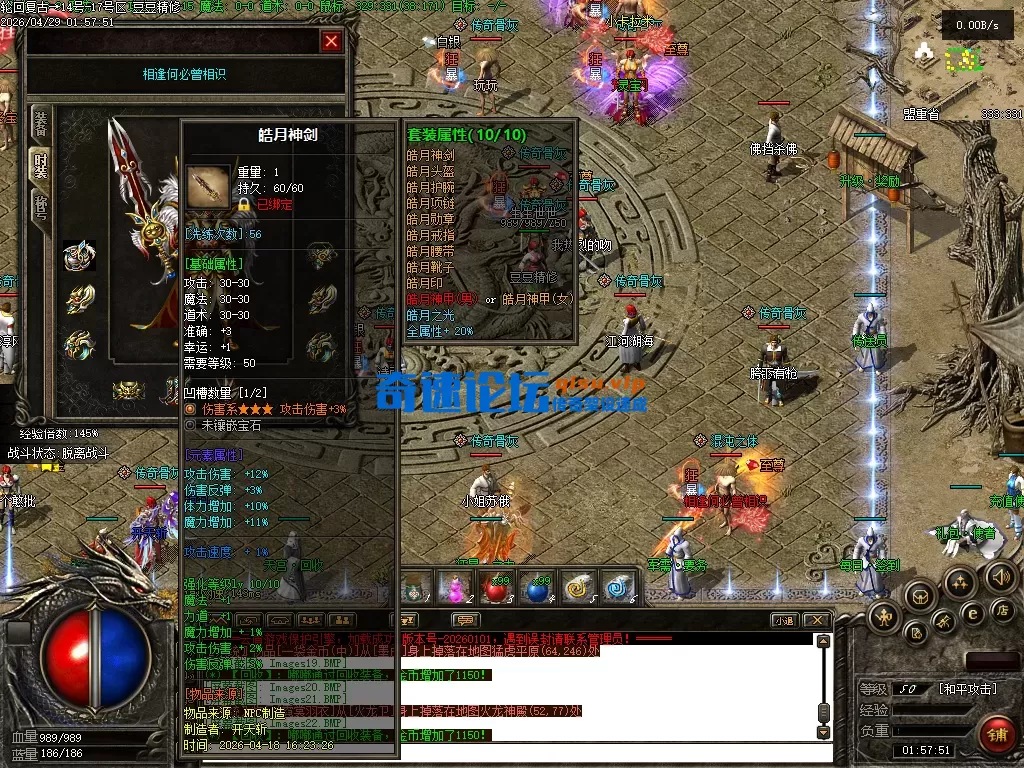
Task: Click the X button beside 小退
Action: pyautogui.click(x=816, y=620)
